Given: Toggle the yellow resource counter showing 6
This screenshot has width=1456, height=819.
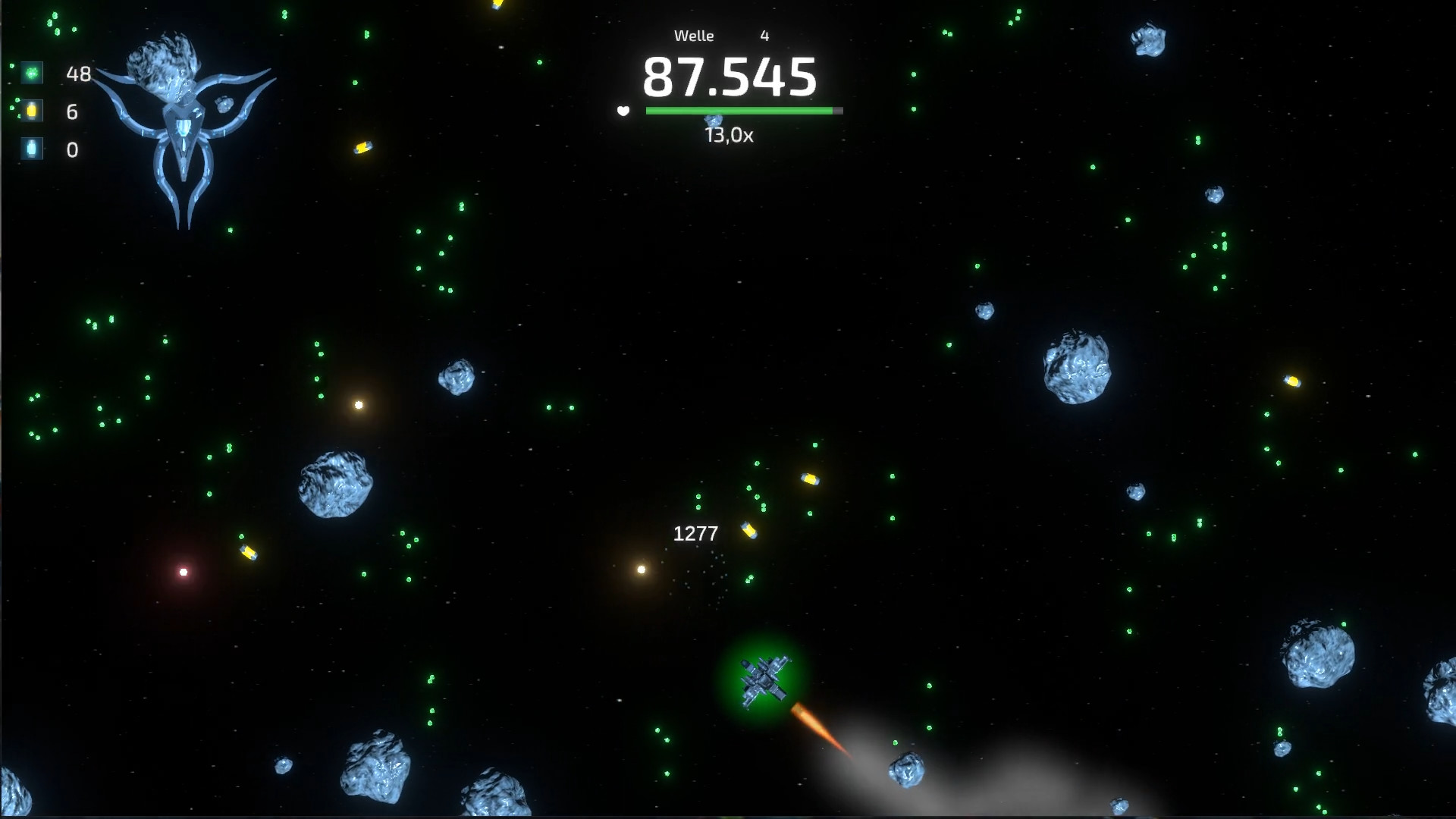Looking at the screenshot, I should point(72,111).
